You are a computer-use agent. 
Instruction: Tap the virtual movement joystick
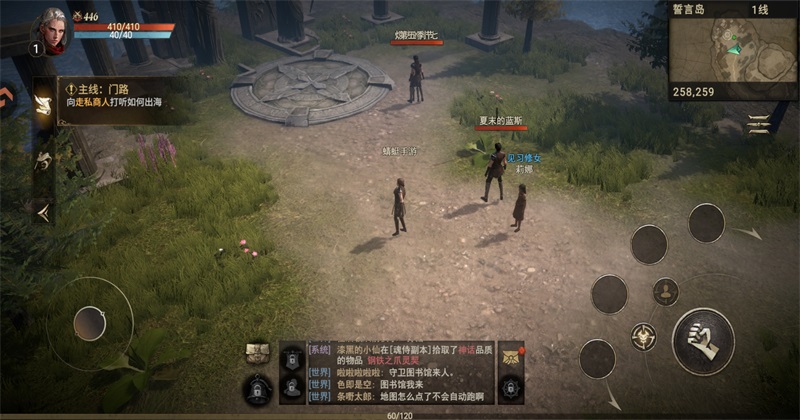click(90, 322)
